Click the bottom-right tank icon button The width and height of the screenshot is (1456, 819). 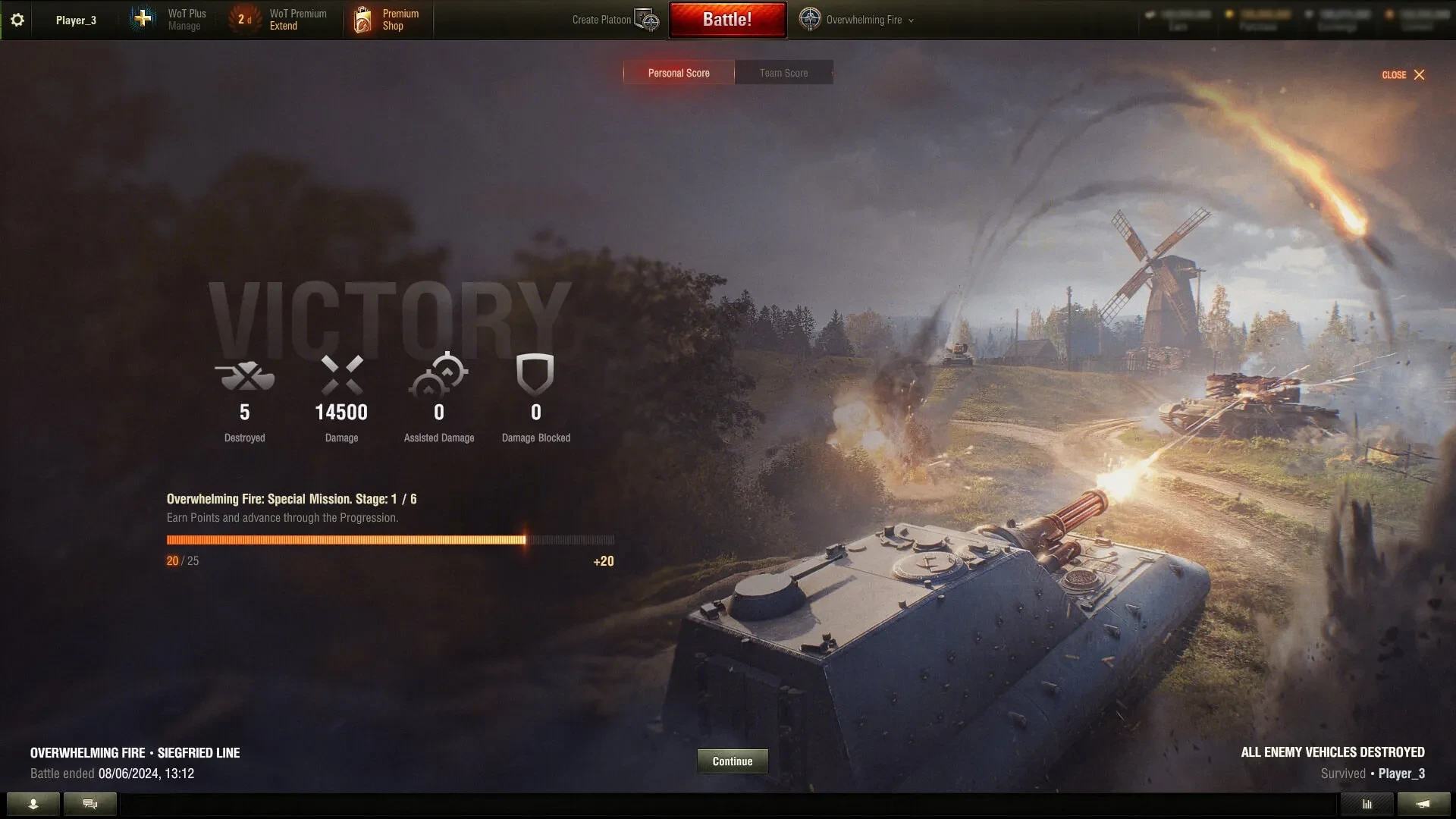(x=1423, y=804)
